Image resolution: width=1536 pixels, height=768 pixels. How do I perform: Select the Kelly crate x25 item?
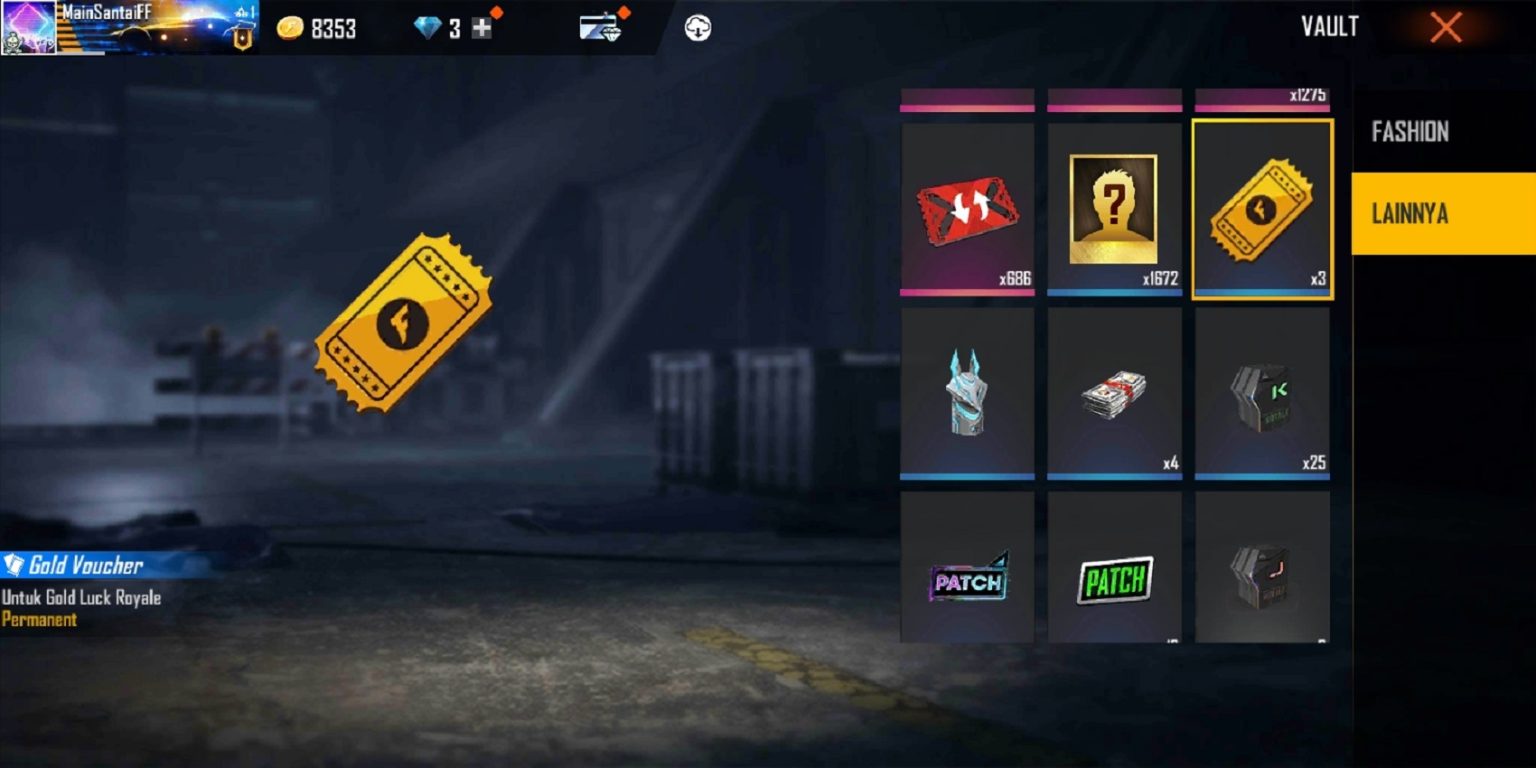tap(1263, 391)
